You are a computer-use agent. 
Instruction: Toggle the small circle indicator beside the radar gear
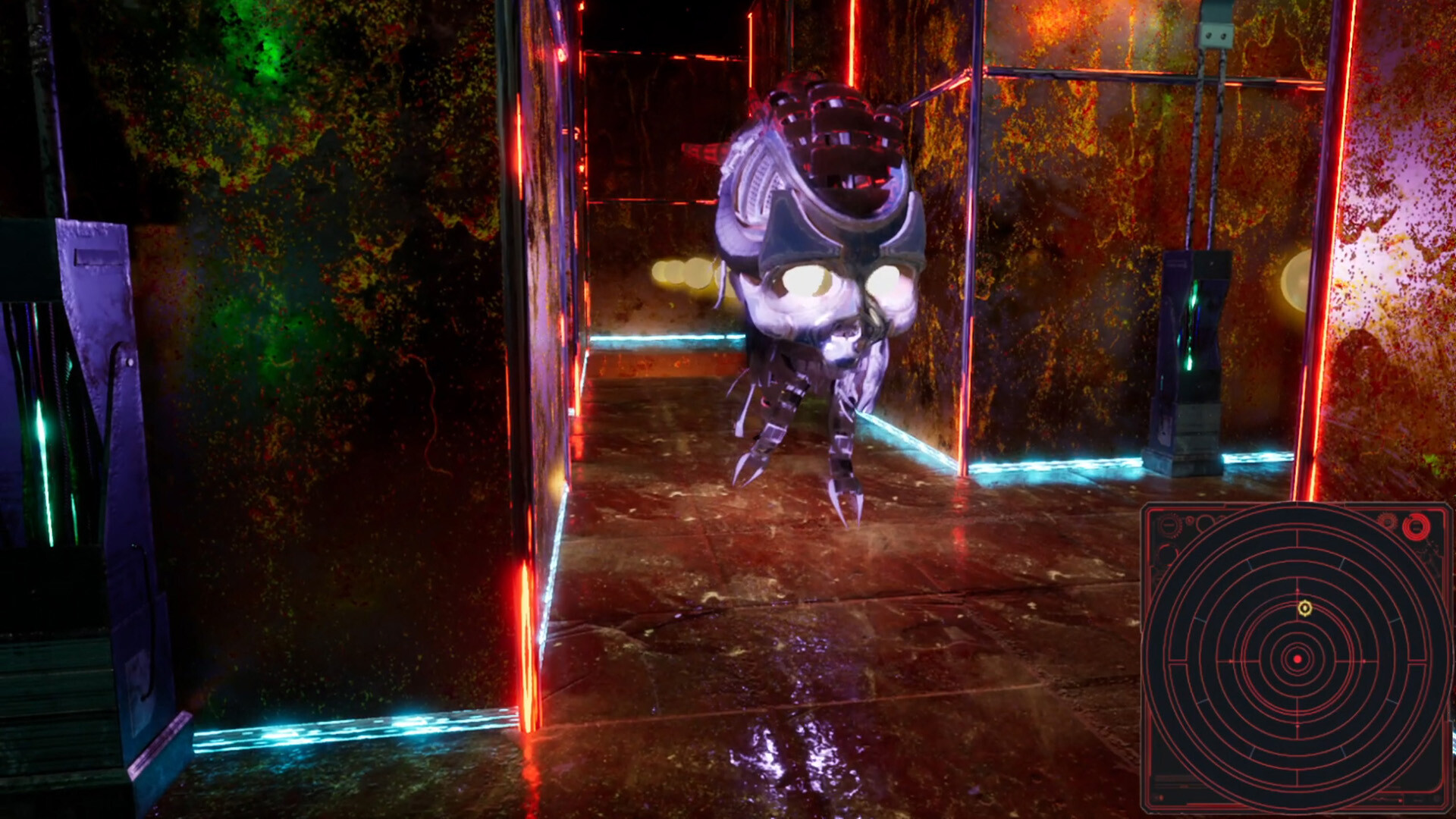pyautogui.click(x=1189, y=521)
